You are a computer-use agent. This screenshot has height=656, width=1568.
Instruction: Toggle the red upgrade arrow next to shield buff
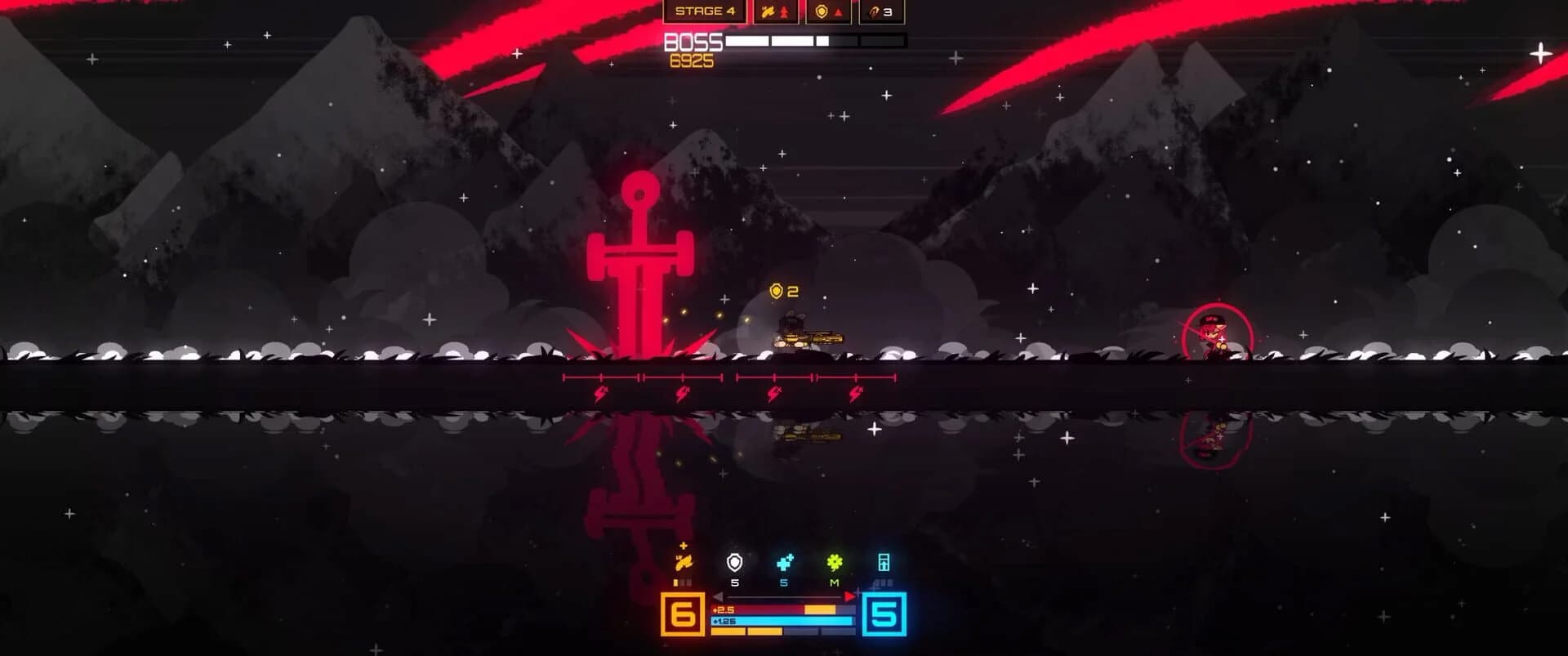(838, 13)
